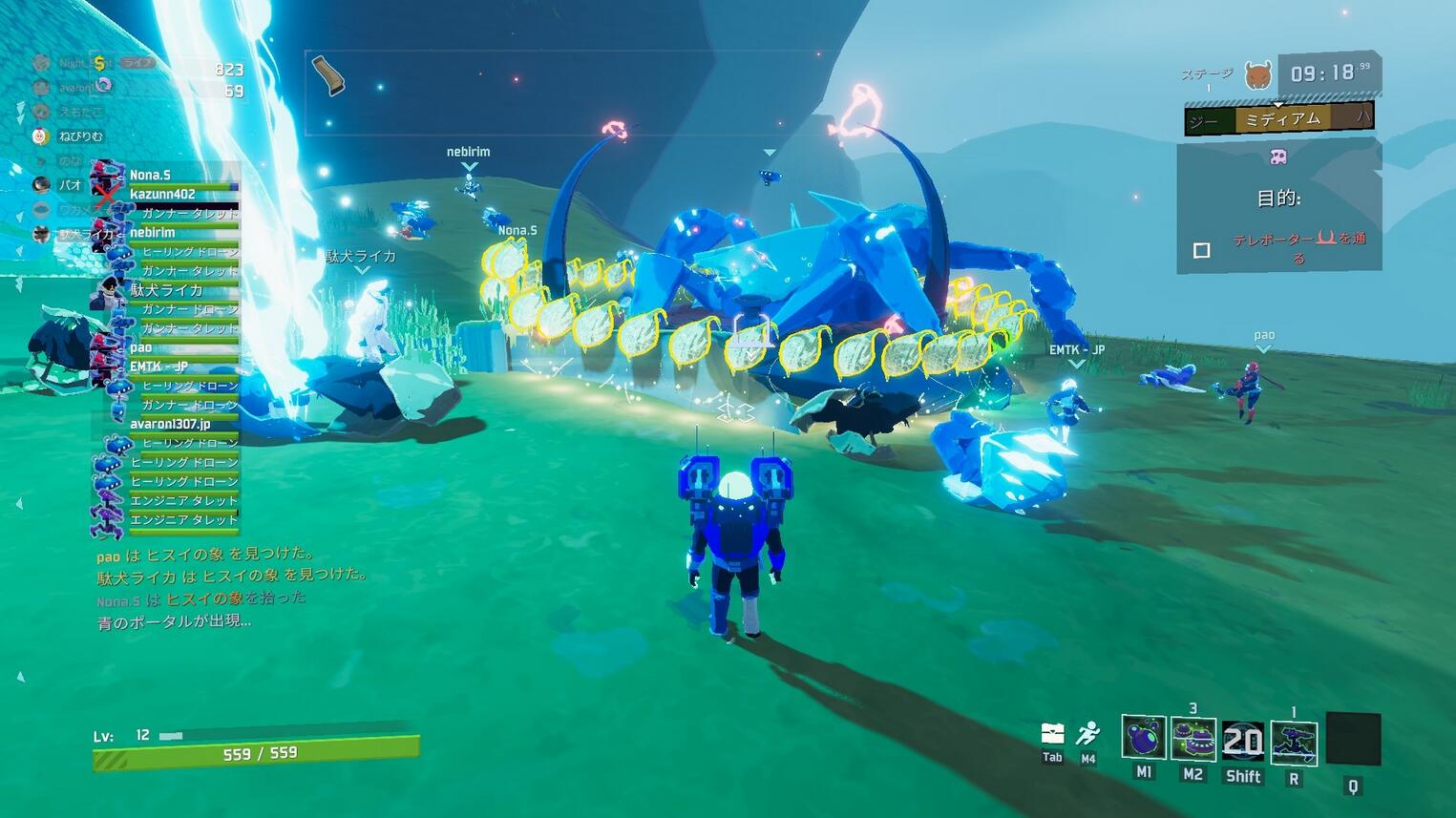Tick the teleporter objective checkbox
Screen dimensions: 1456x818
click(1202, 250)
